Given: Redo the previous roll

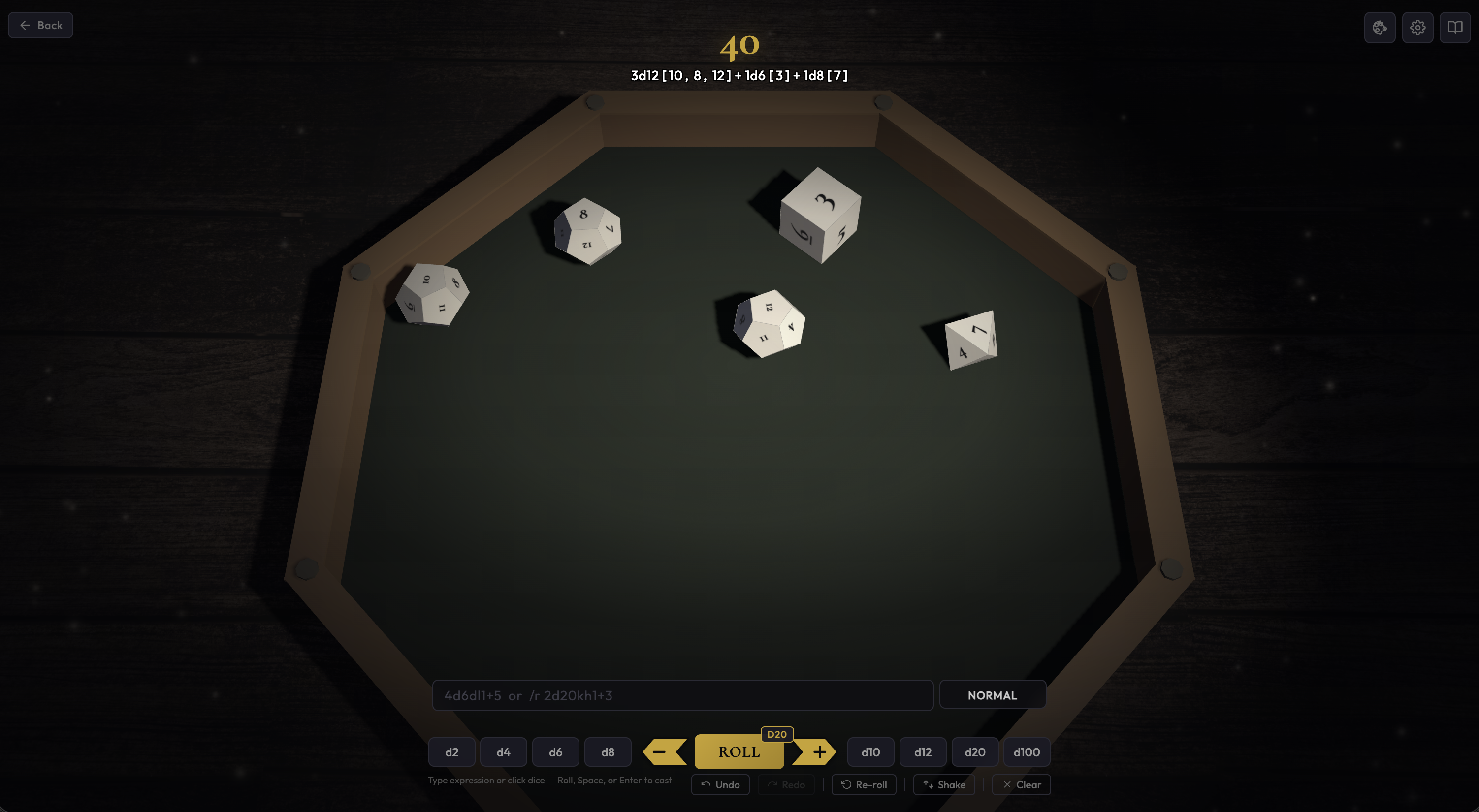Looking at the screenshot, I should pyautogui.click(x=786, y=784).
